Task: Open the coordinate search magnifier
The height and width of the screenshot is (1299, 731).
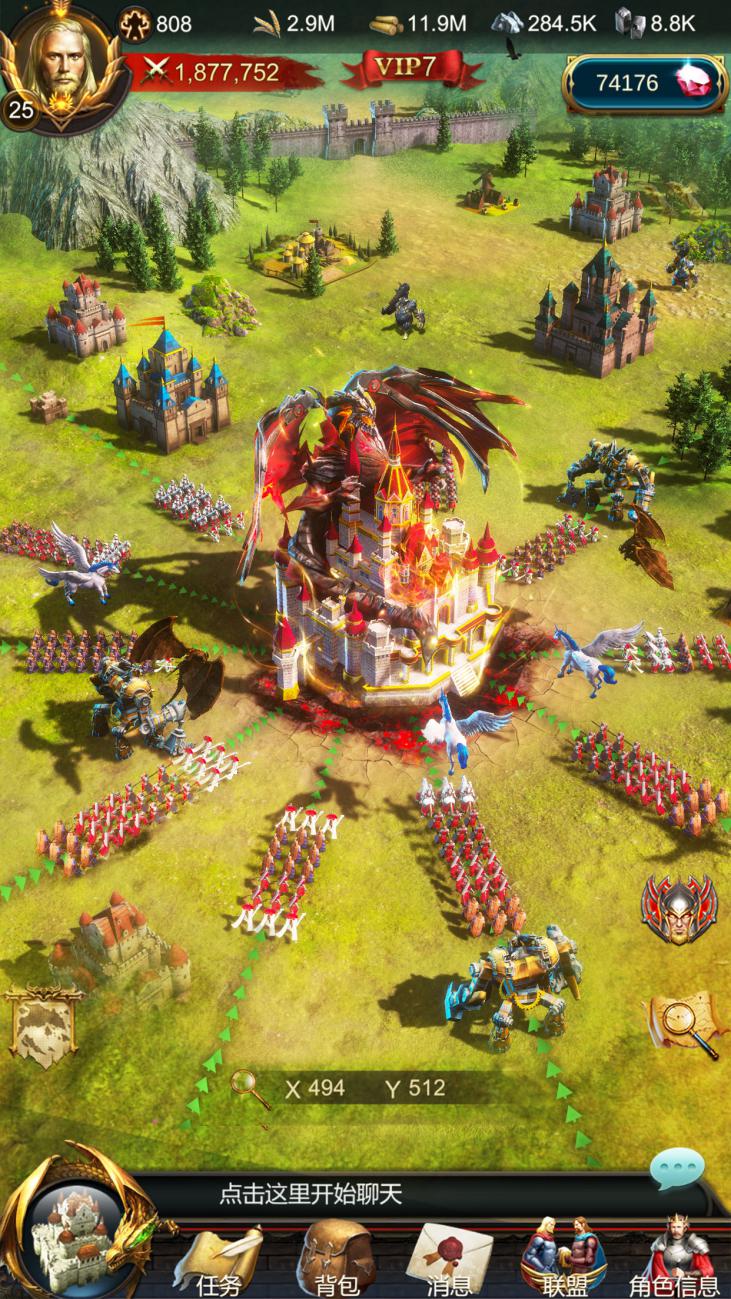Action: pos(250,1088)
